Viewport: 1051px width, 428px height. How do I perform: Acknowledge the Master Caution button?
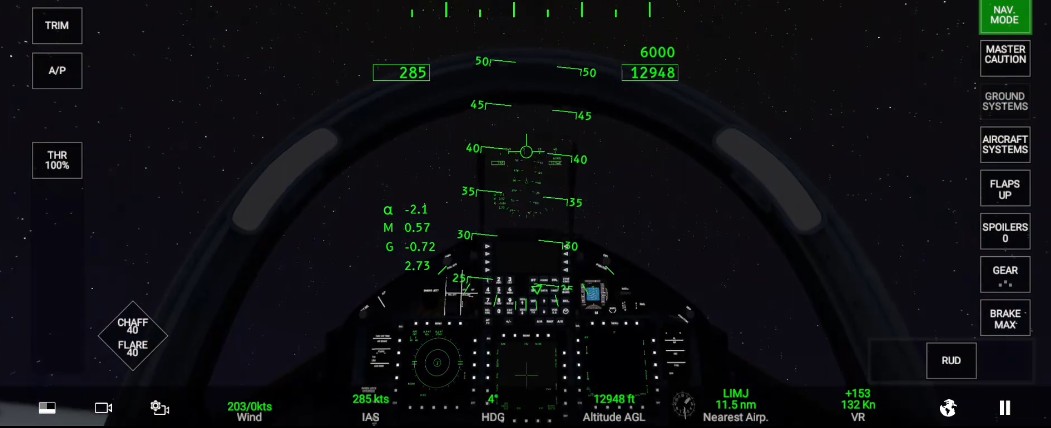click(1005, 54)
